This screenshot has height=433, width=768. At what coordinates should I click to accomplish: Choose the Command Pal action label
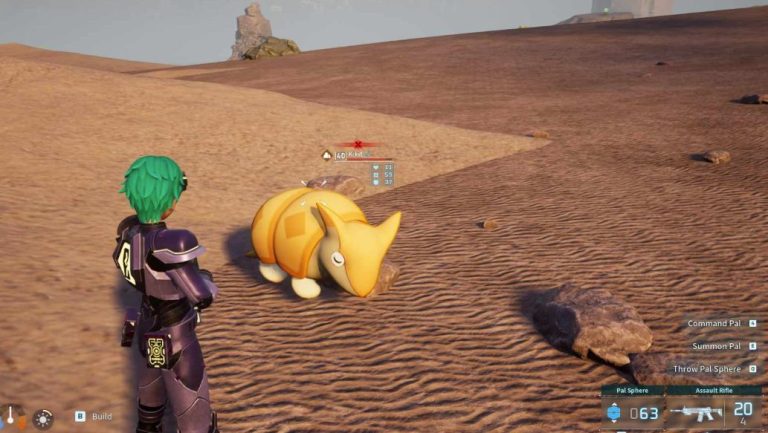click(x=713, y=324)
